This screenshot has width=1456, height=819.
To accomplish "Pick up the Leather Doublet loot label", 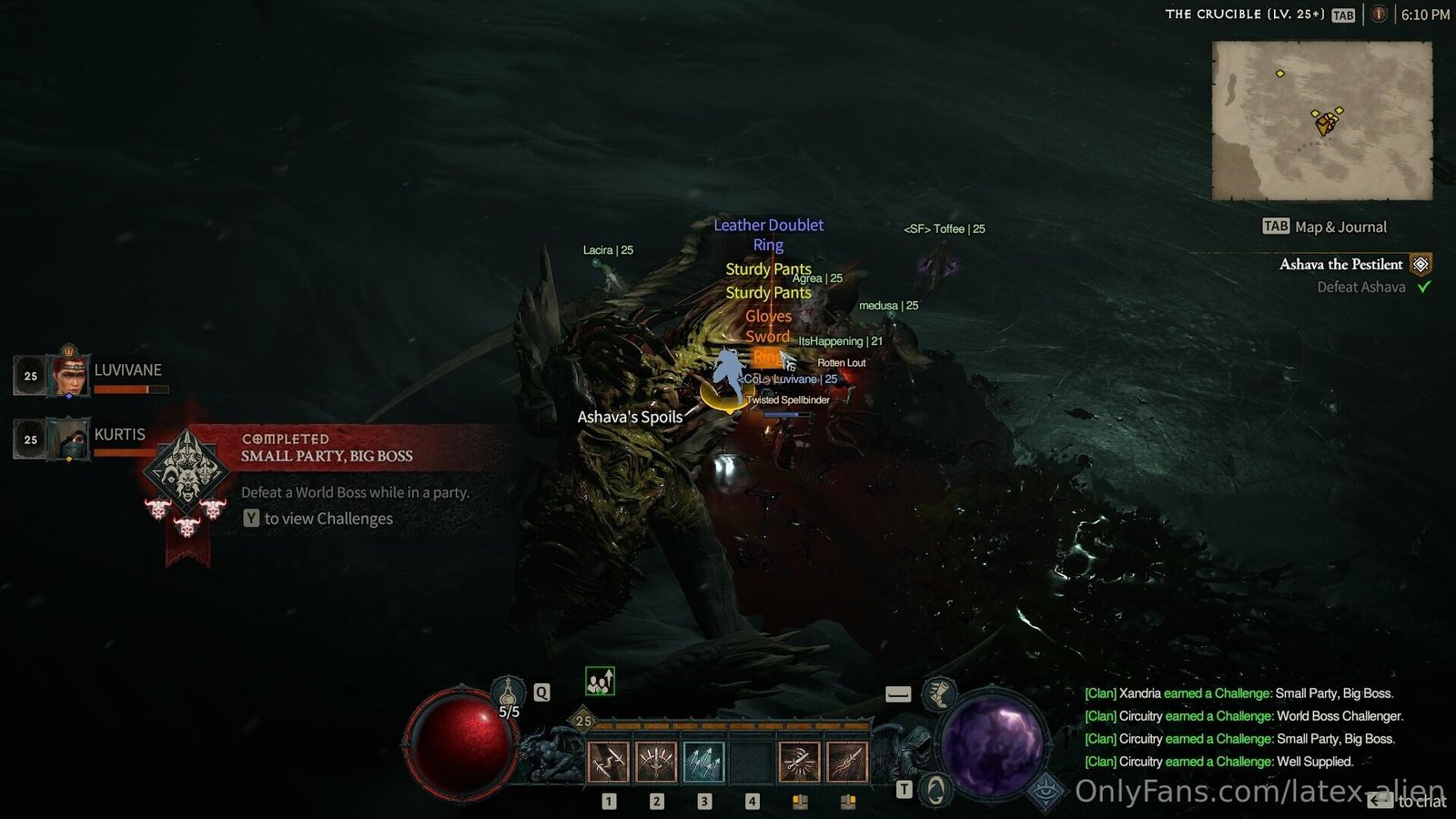I will click(768, 225).
